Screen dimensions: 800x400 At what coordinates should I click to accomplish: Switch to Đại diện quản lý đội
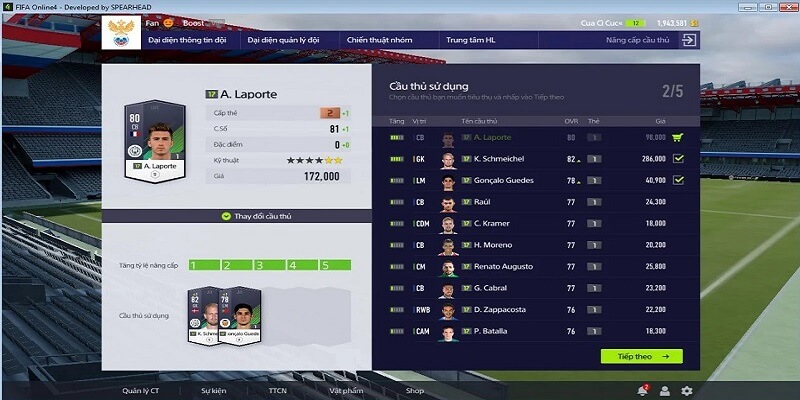[283, 40]
